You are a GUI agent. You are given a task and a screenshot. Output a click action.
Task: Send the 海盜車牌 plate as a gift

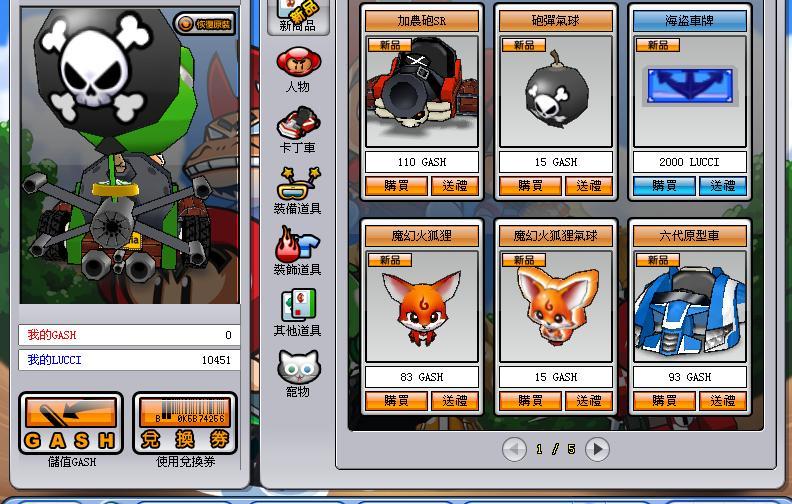(x=723, y=186)
